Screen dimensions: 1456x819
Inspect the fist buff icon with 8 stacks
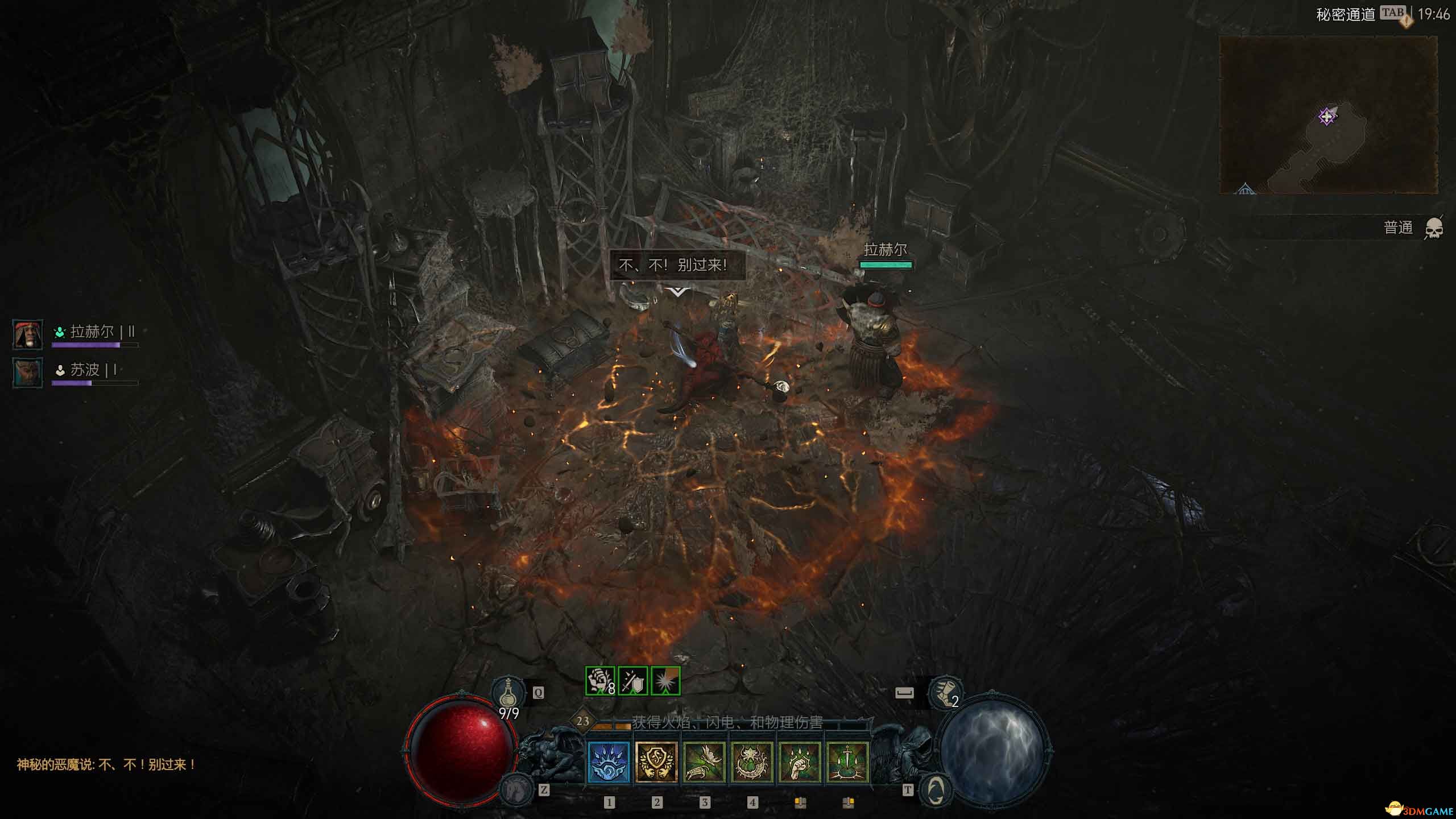[600, 681]
